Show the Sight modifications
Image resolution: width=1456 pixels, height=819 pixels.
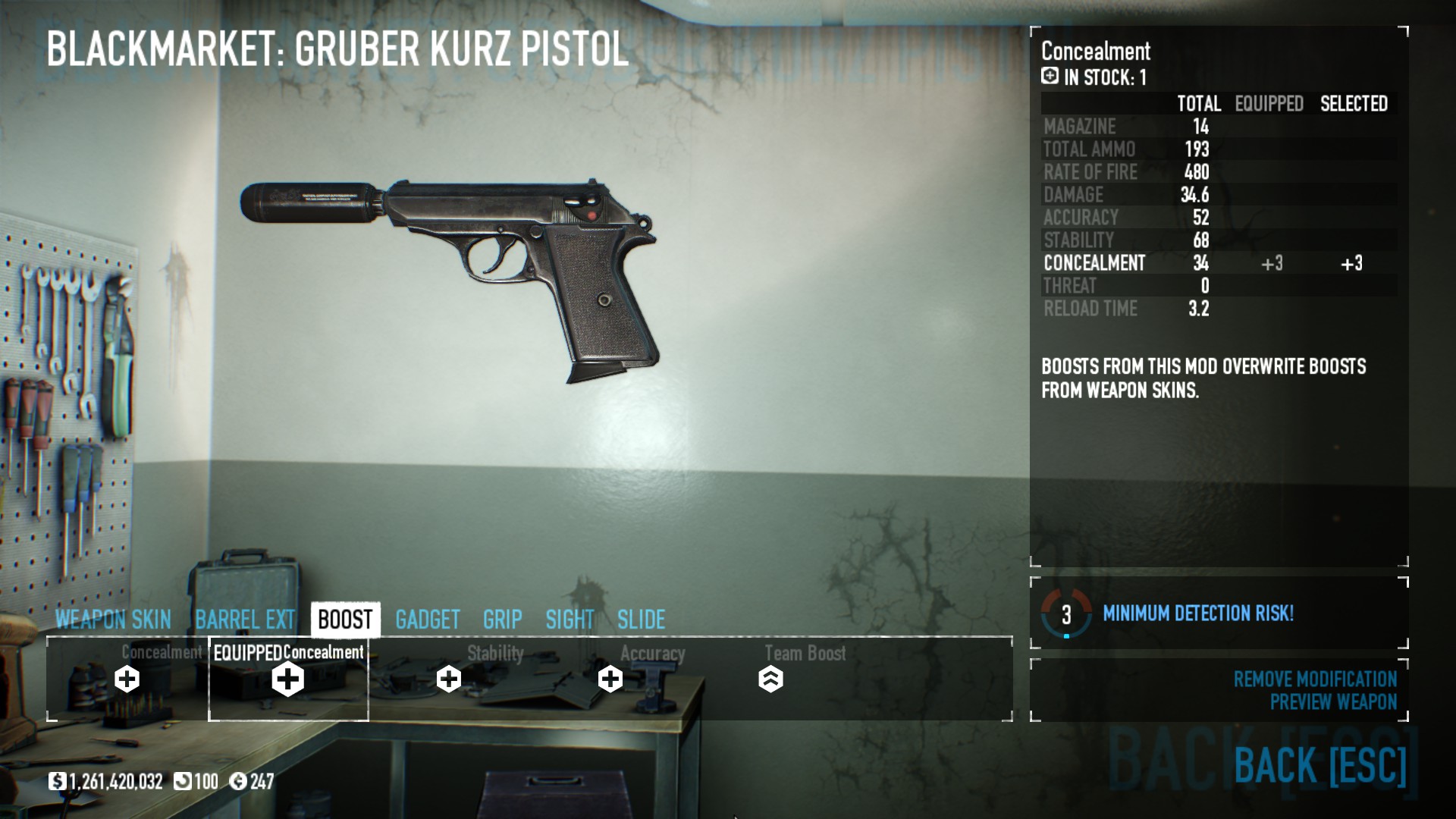point(570,620)
